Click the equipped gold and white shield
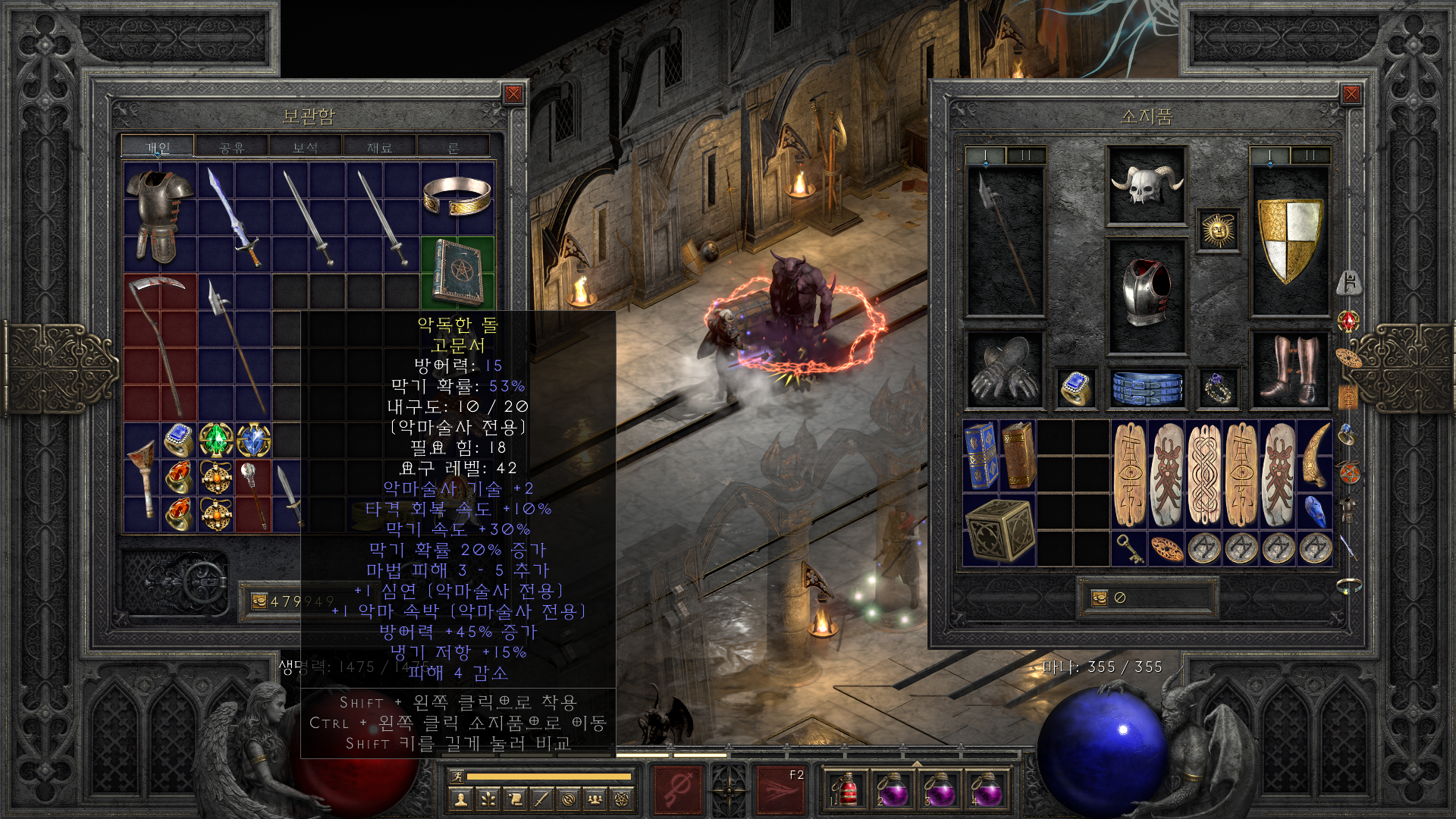 pos(1289,240)
